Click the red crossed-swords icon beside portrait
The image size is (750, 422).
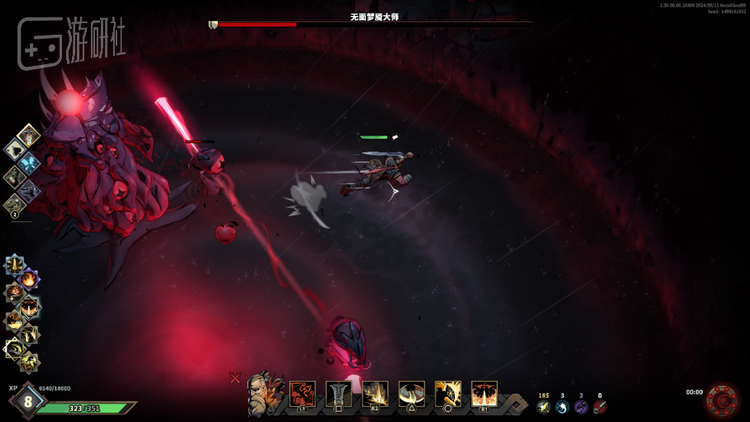pos(235,378)
